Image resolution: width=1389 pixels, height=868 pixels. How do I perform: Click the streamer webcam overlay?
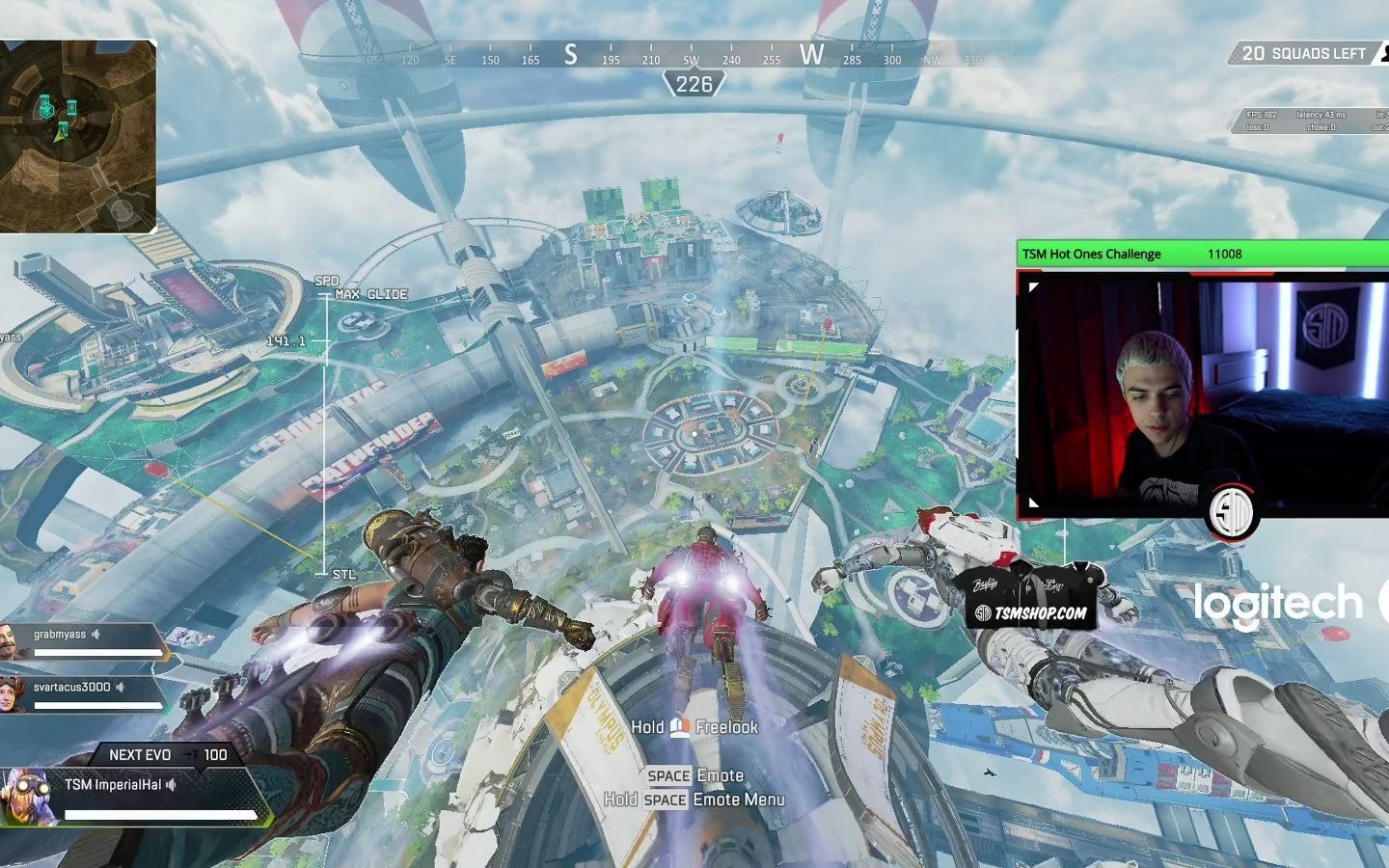pyautogui.click(x=1202, y=395)
